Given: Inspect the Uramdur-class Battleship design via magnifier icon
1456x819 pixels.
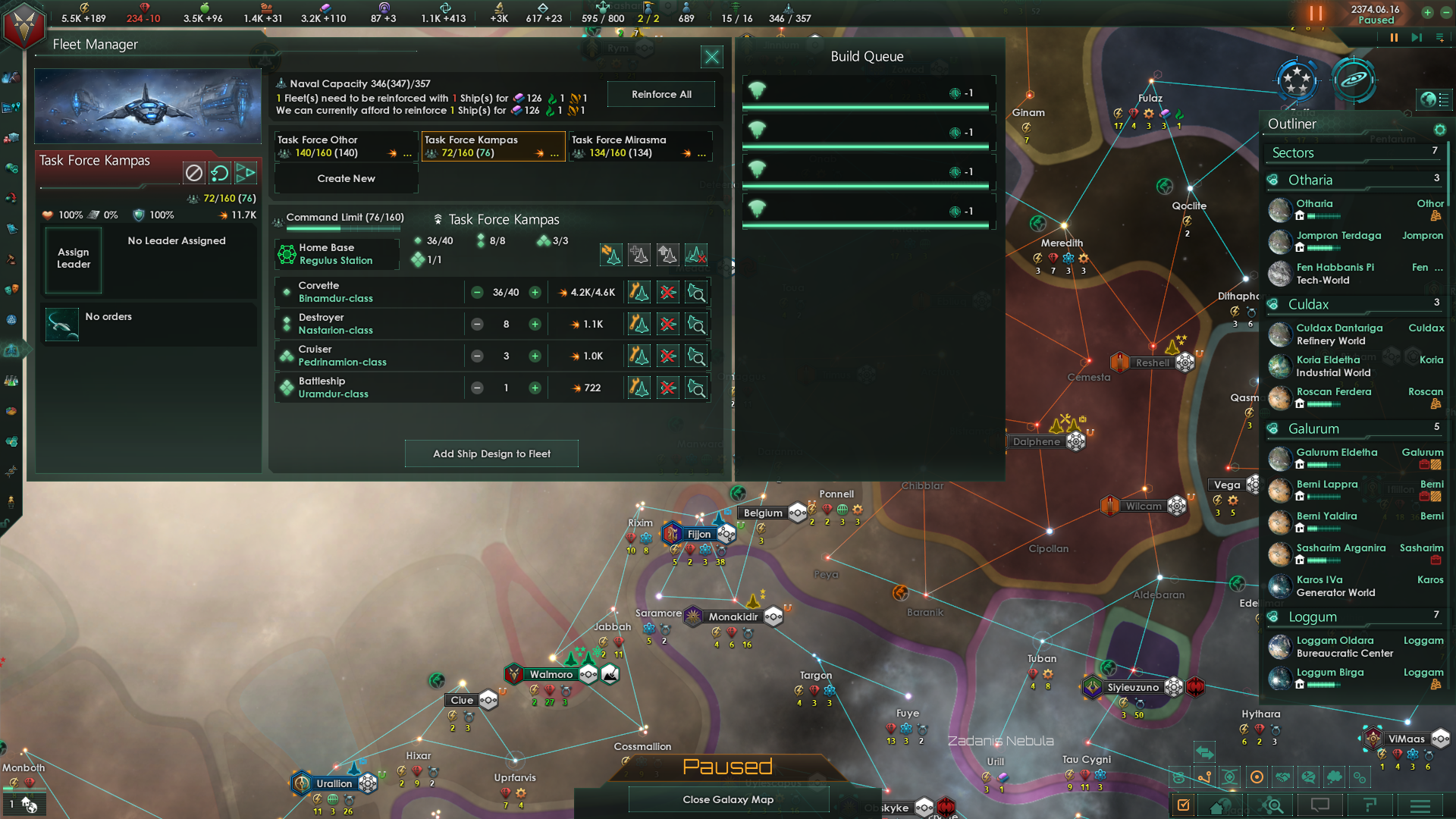Looking at the screenshot, I should [x=696, y=388].
